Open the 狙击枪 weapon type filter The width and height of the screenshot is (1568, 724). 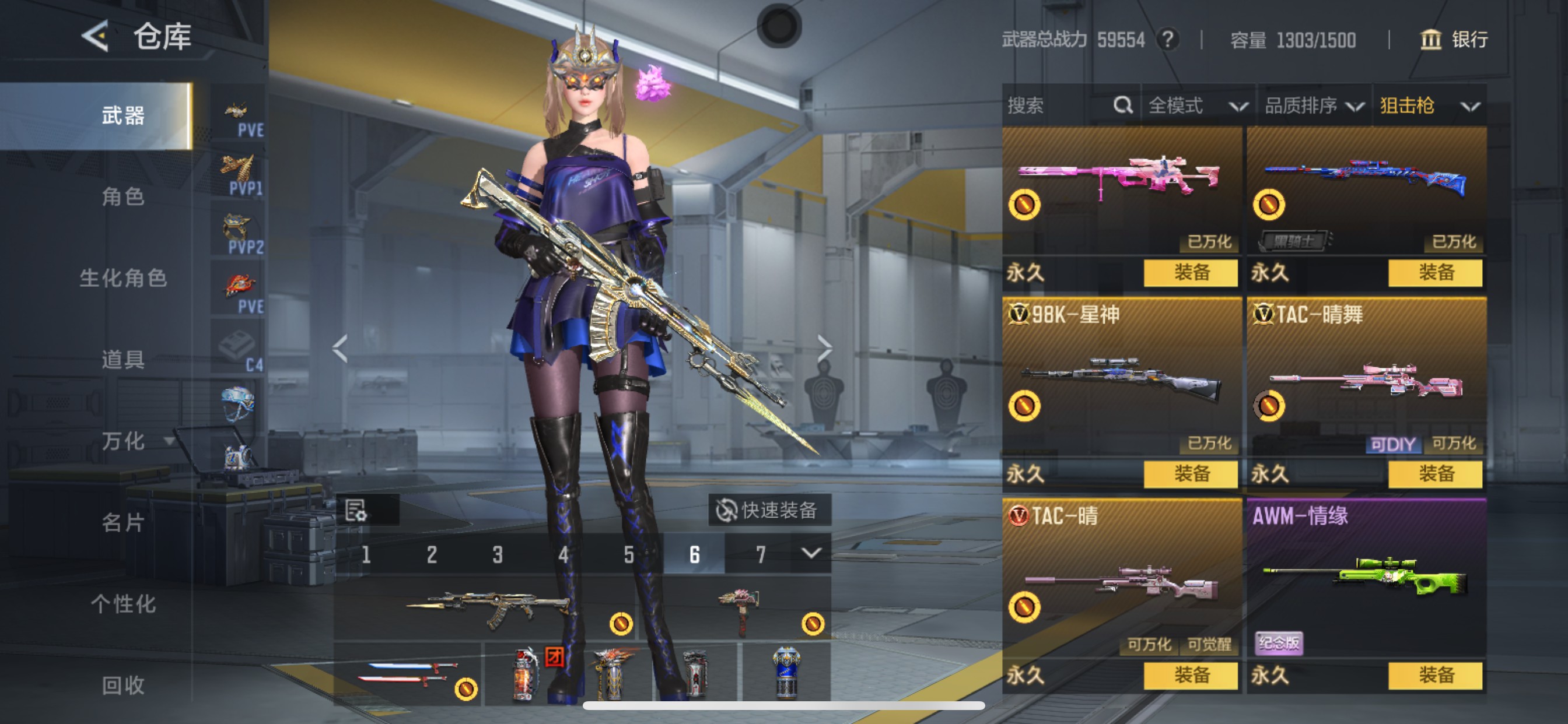pyautogui.click(x=1429, y=106)
